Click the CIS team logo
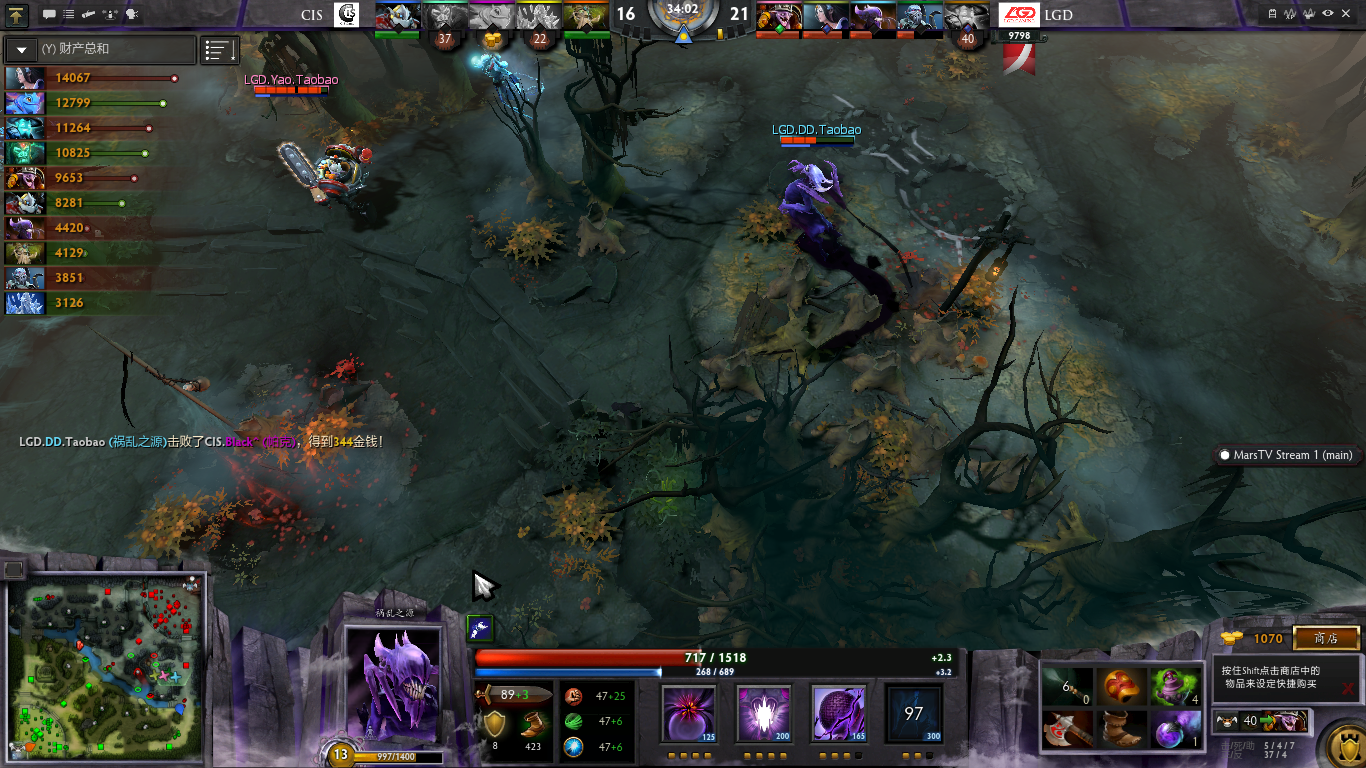 click(x=346, y=15)
